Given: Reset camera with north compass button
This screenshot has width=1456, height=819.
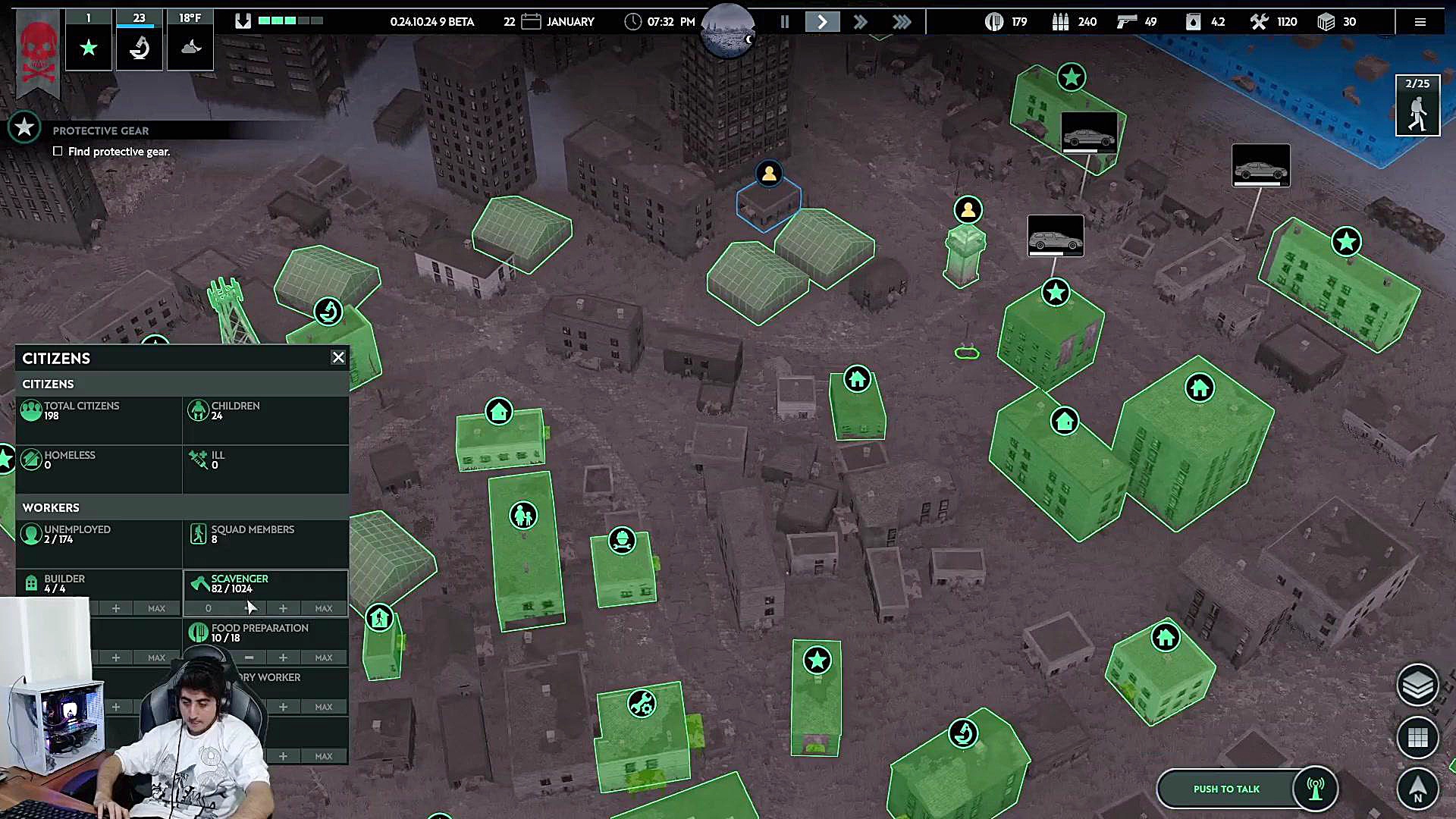Looking at the screenshot, I should 1417,789.
